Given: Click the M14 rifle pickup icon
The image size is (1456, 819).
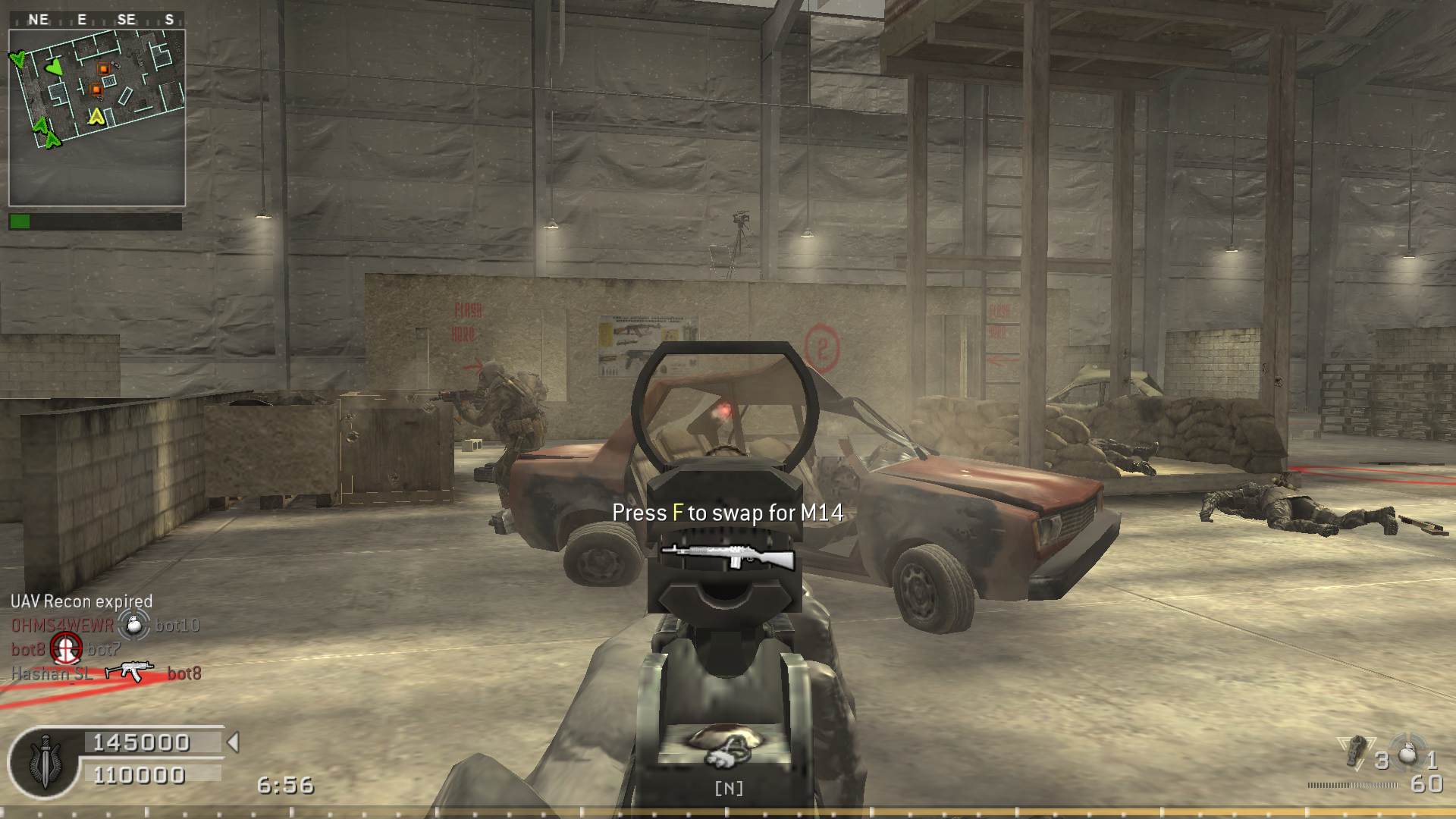Looking at the screenshot, I should pos(727,557).
